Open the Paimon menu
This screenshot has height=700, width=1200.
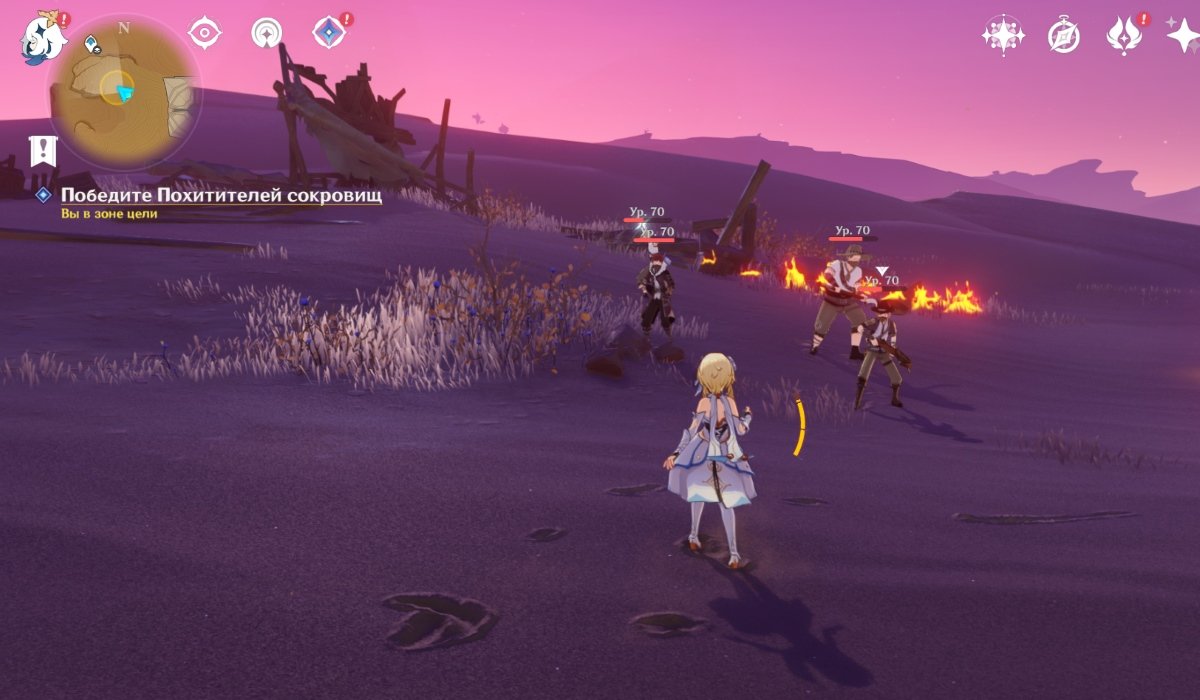click(43, 37)
